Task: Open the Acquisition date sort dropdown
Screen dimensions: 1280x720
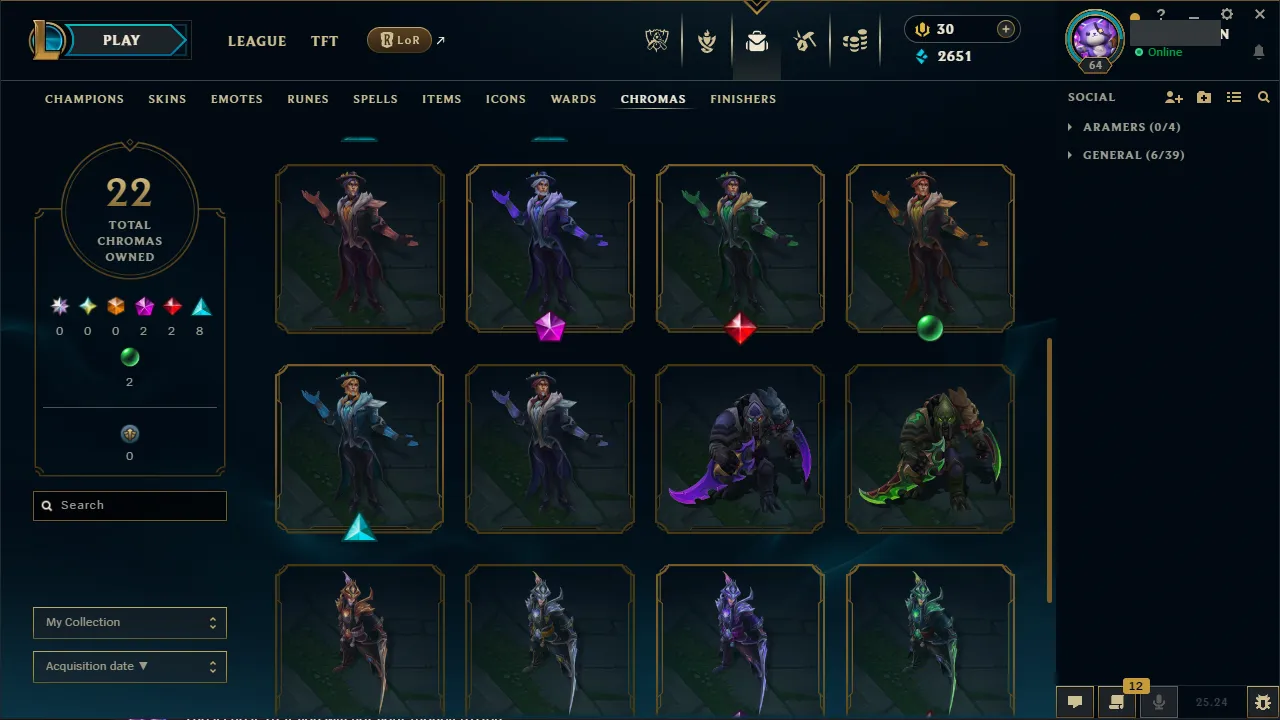Action: [x=129, y=666]
